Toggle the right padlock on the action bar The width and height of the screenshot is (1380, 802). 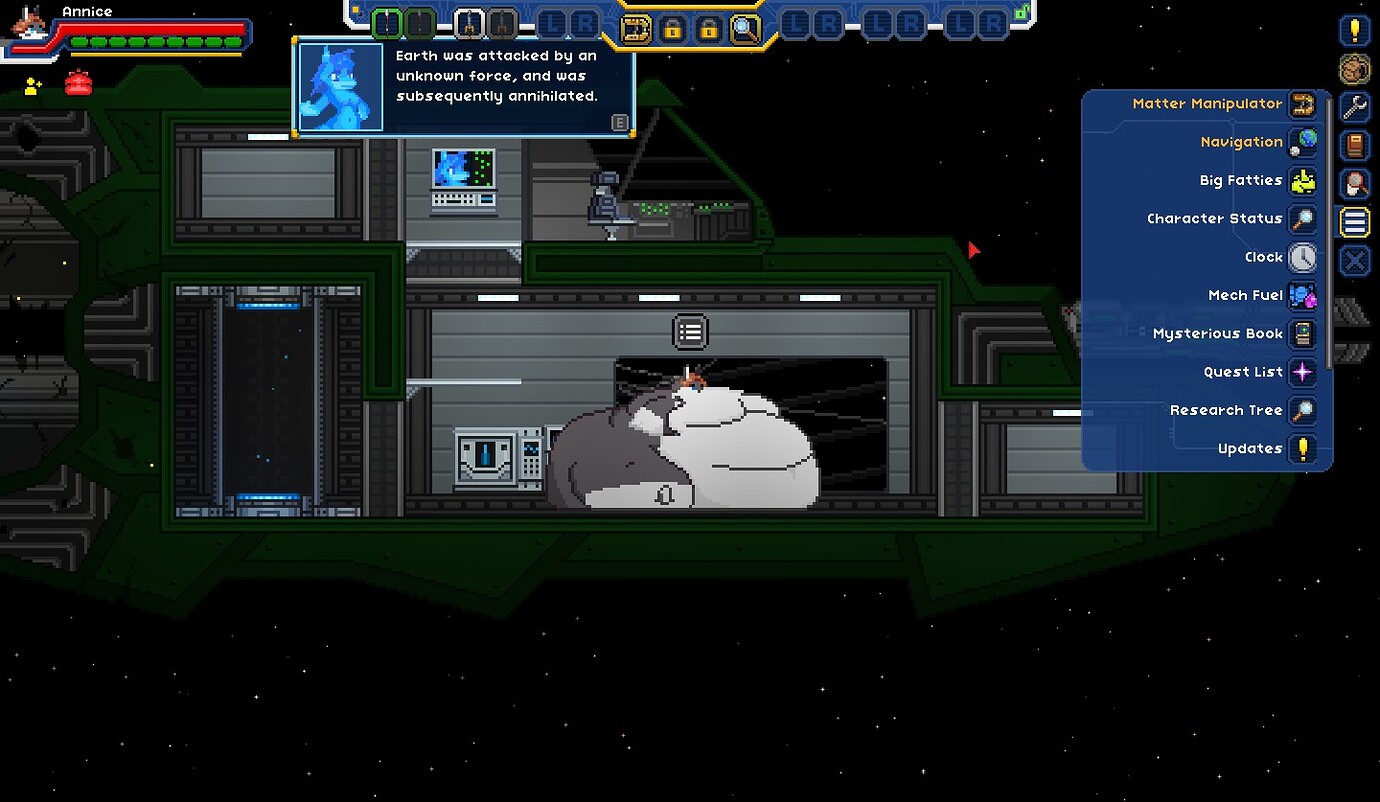point(708,29)
